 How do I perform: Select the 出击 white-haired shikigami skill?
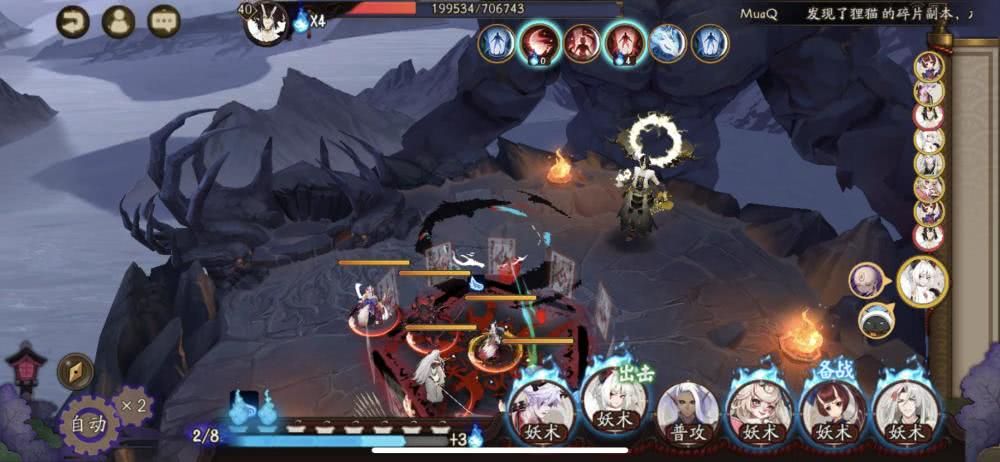[614, 404]
